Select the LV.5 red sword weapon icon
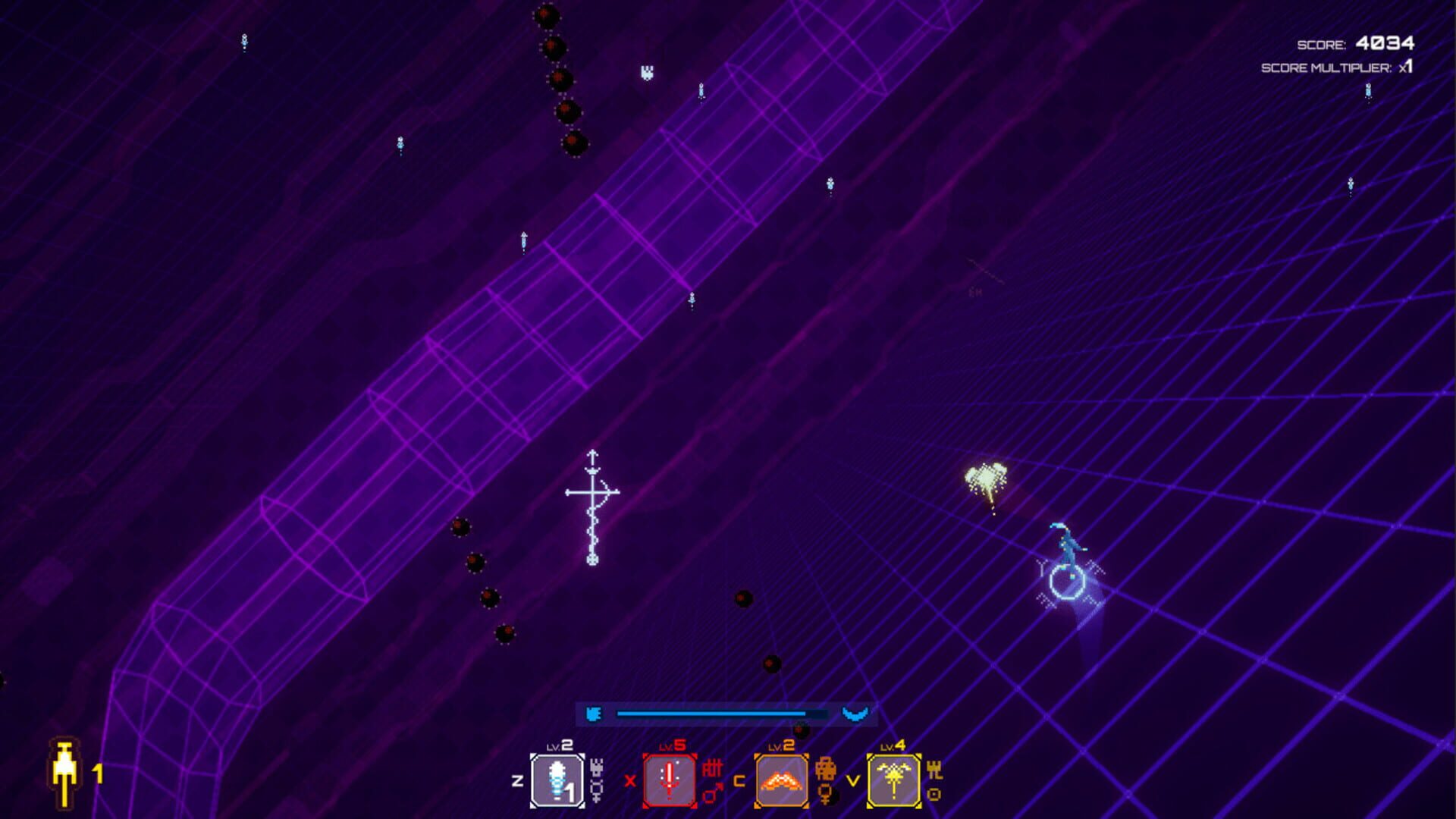 (670, 780)
